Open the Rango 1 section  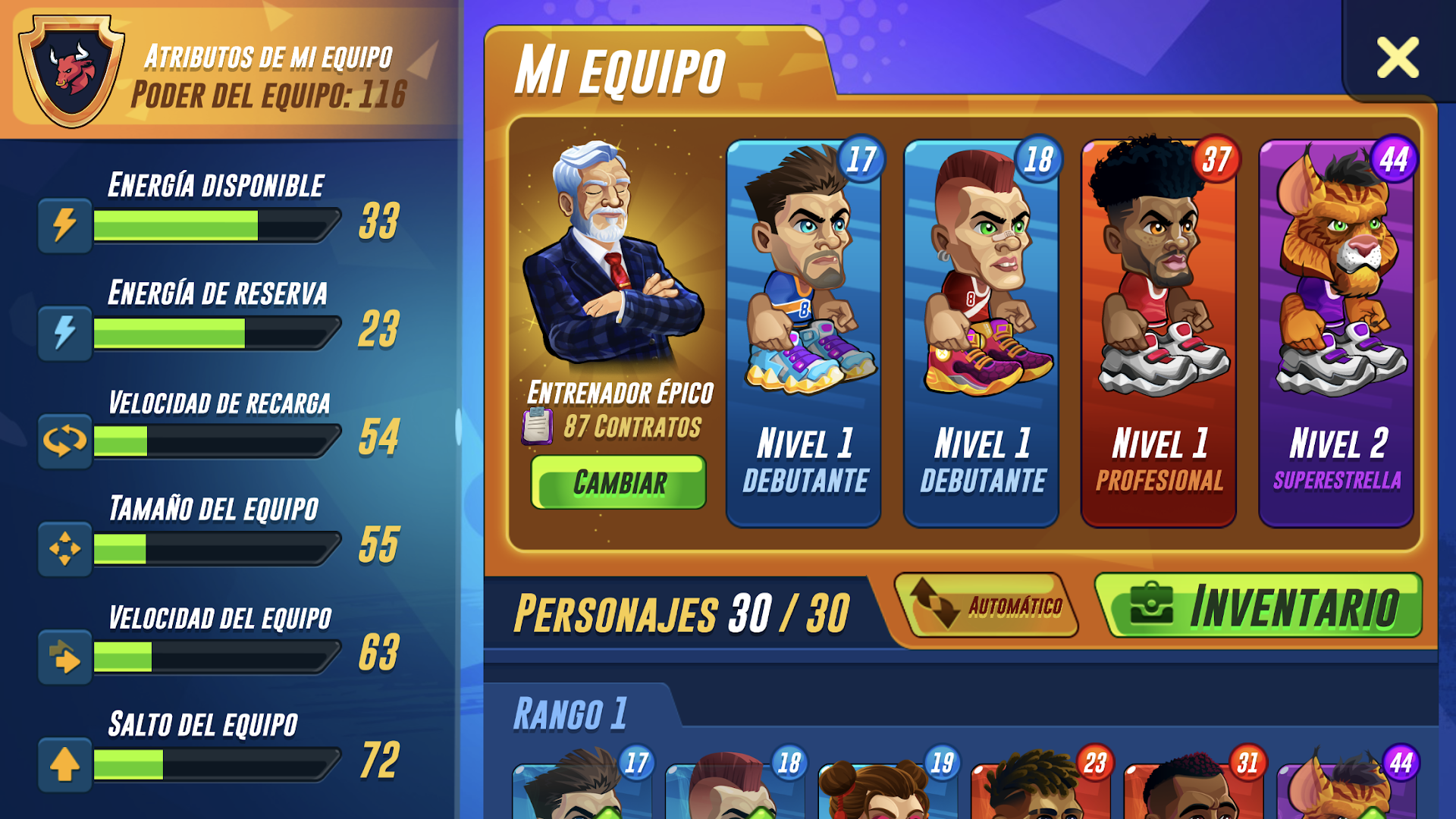[573, 711]
